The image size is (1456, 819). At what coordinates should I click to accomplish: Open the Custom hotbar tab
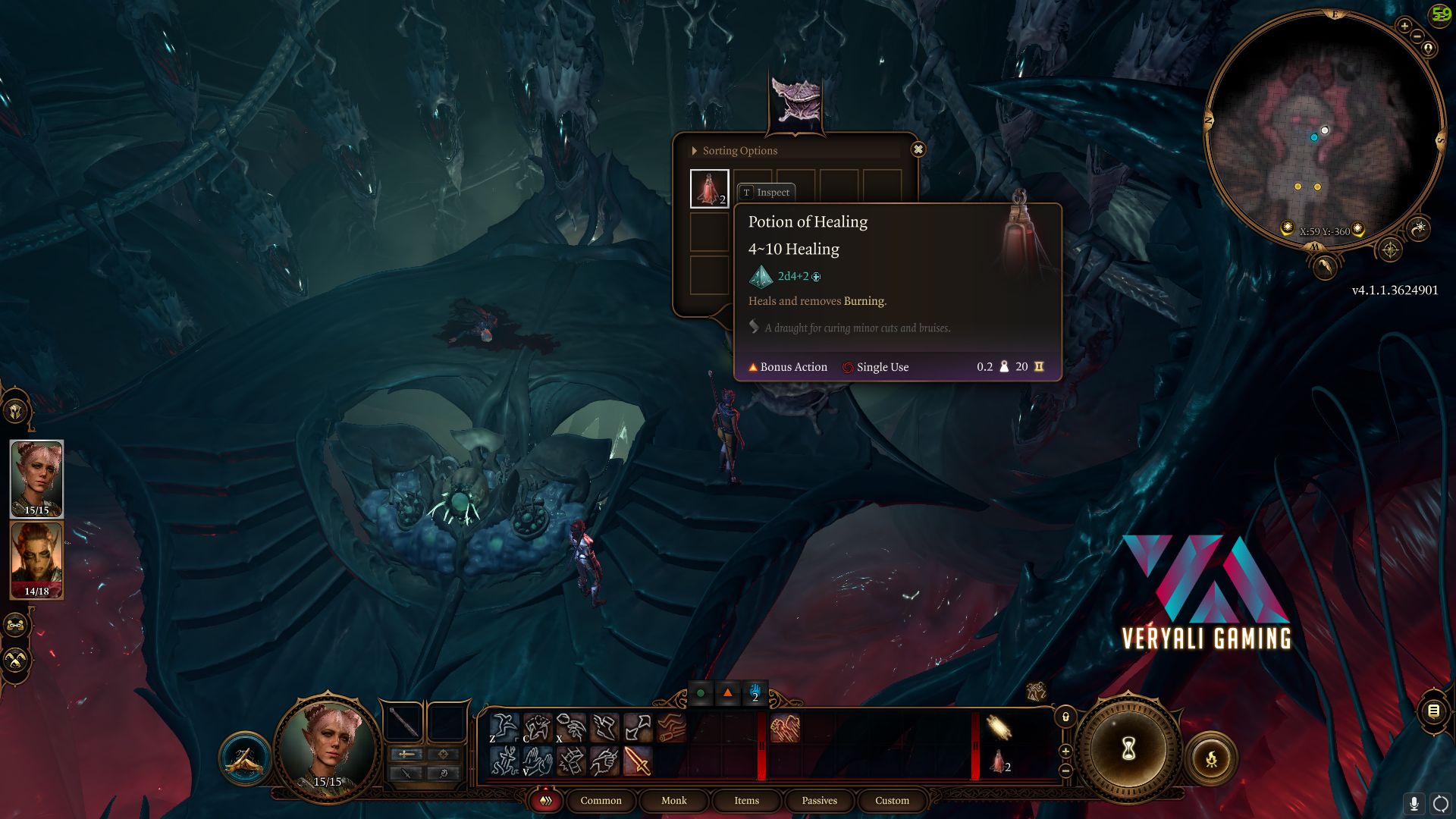tap(892, 801)
